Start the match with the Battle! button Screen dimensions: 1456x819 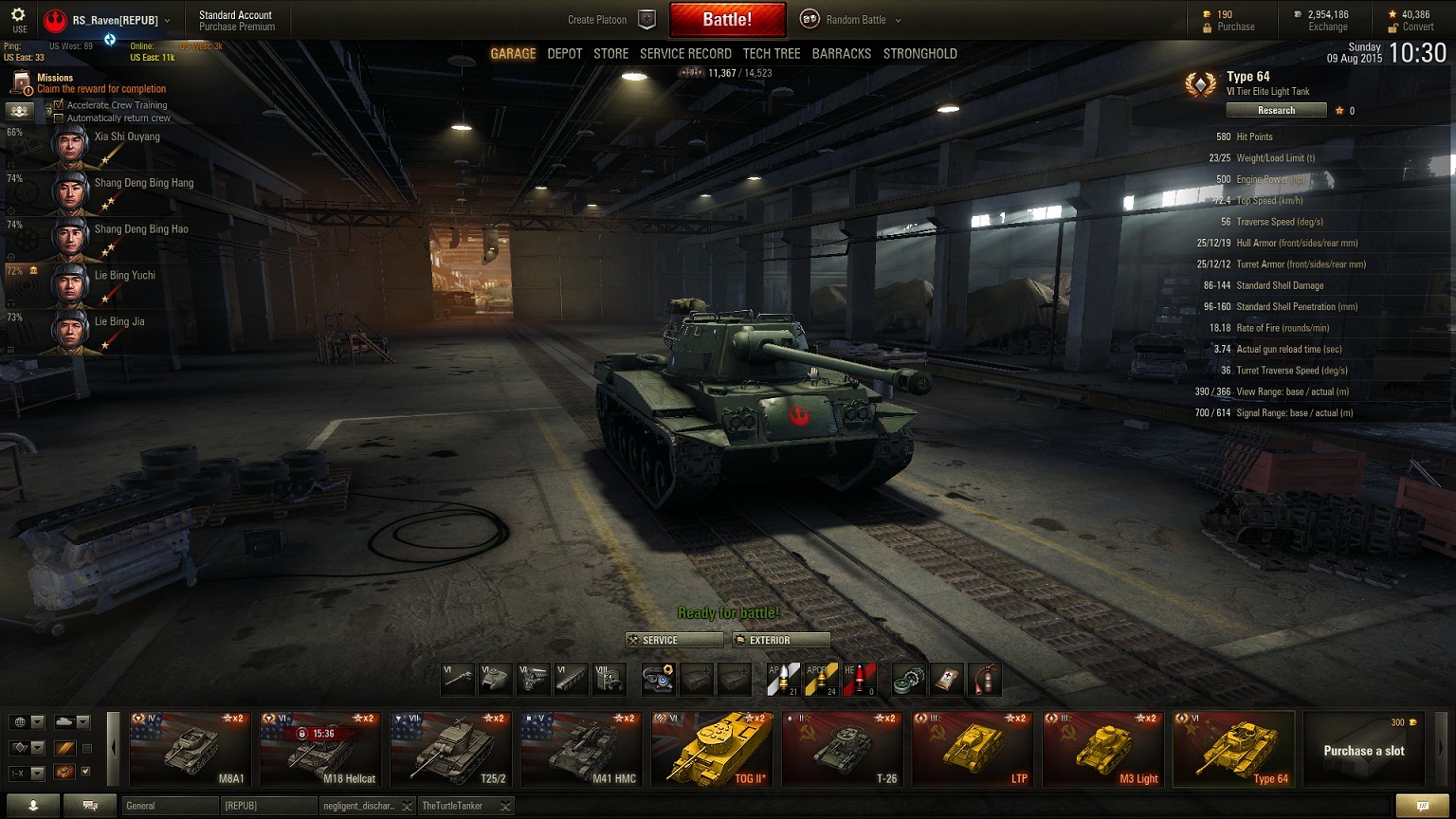point(727,20)
